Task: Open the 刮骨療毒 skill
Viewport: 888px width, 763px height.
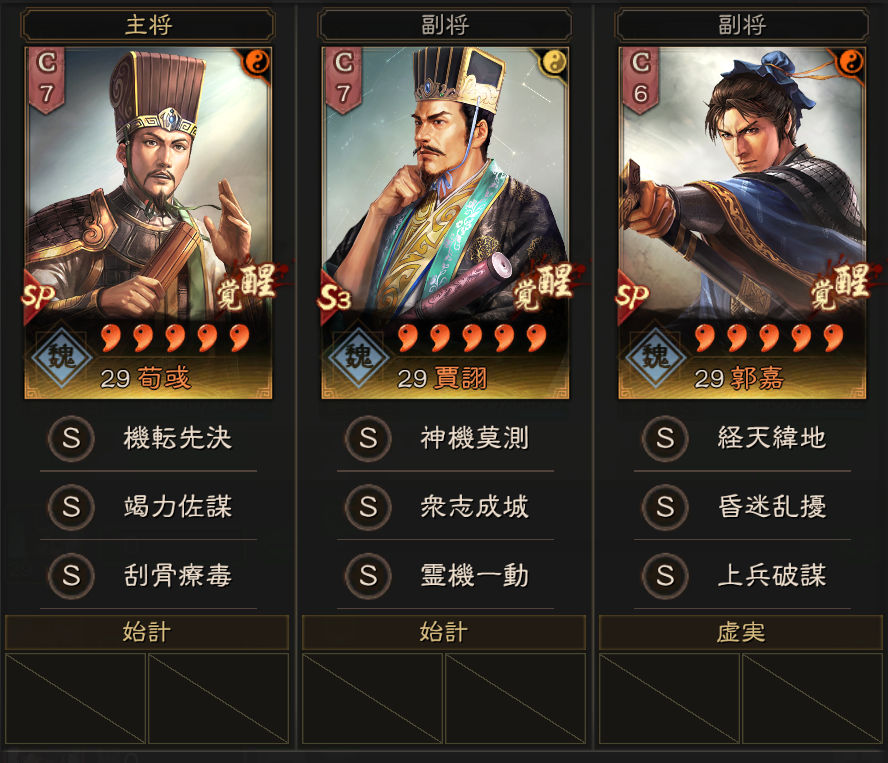Action: (x=148, y=576)
